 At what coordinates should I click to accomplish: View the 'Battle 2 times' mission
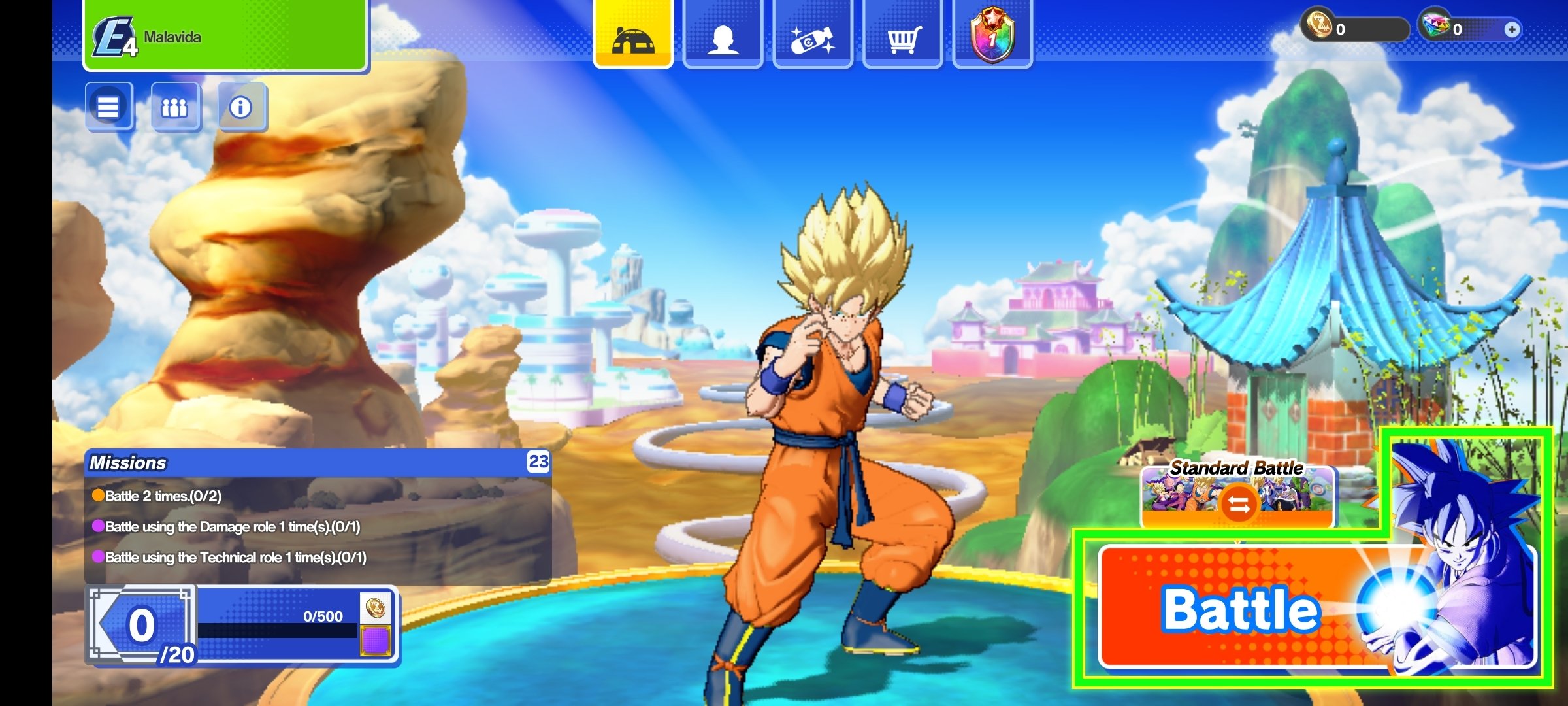(163, 496)
